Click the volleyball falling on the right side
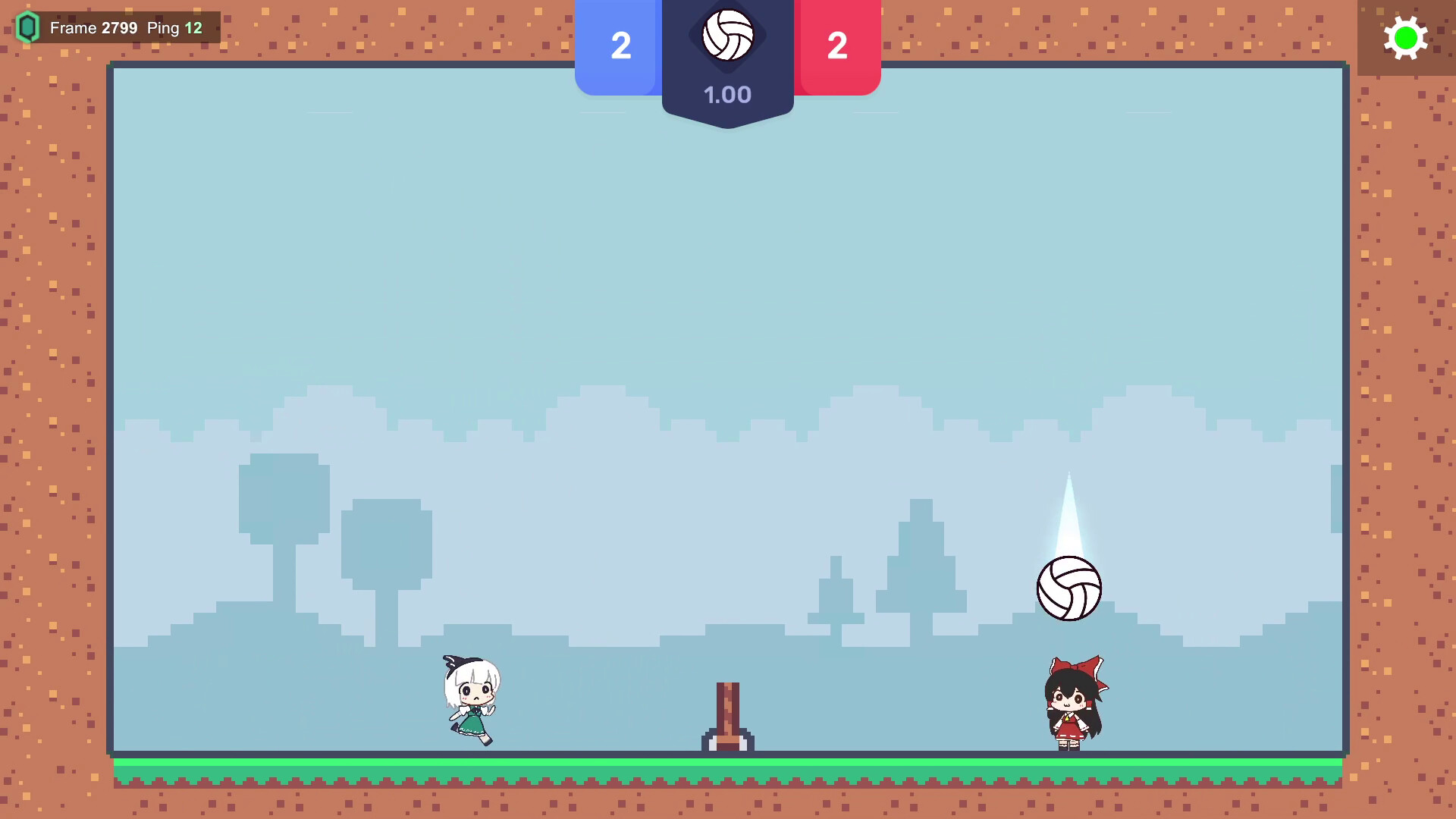Image resolution: width=1456 pixels, height=819 pixels. click(x=1071, y=588)
